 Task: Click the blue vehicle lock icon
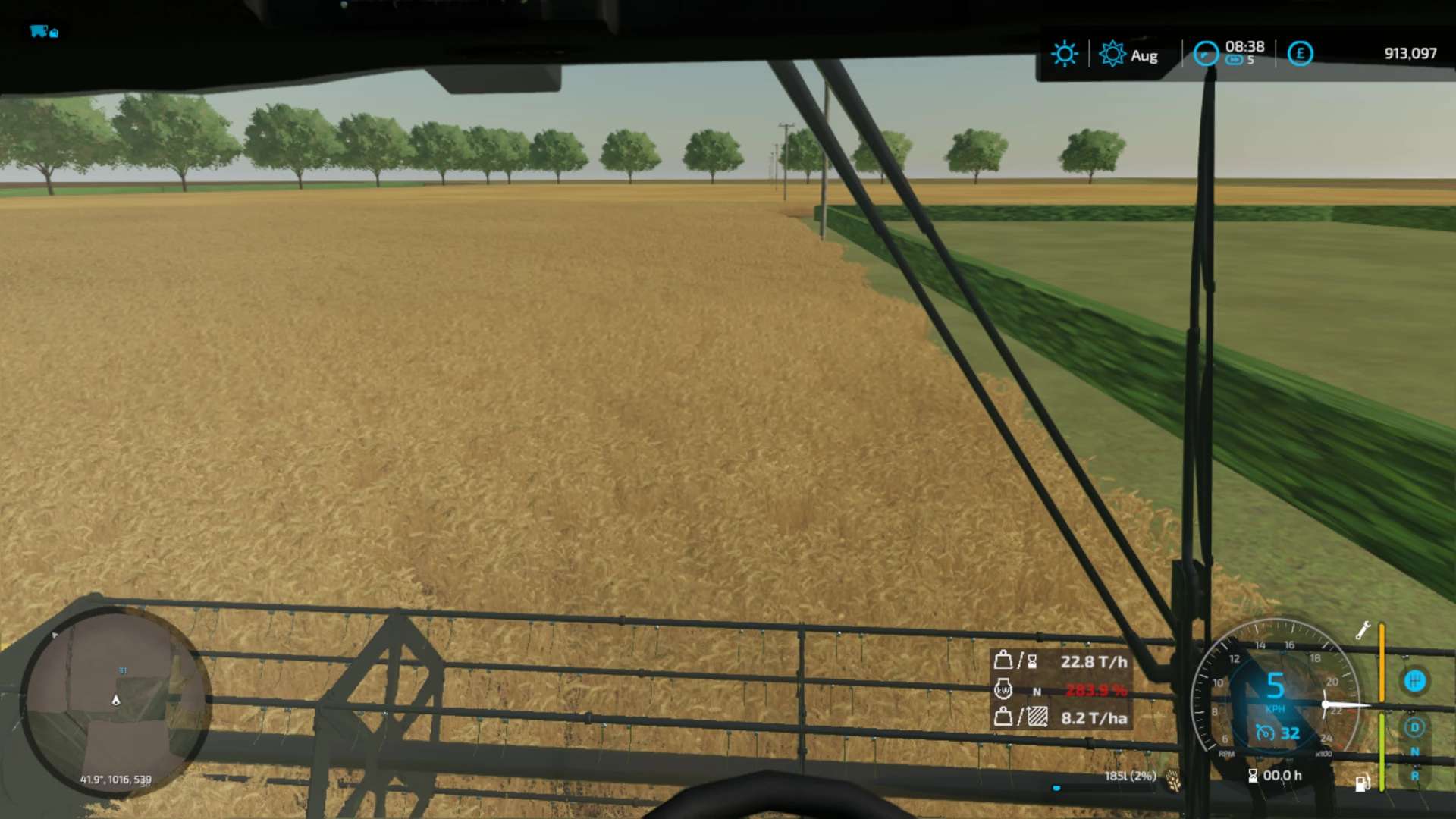pyautogui.click(x=43, y=32)
